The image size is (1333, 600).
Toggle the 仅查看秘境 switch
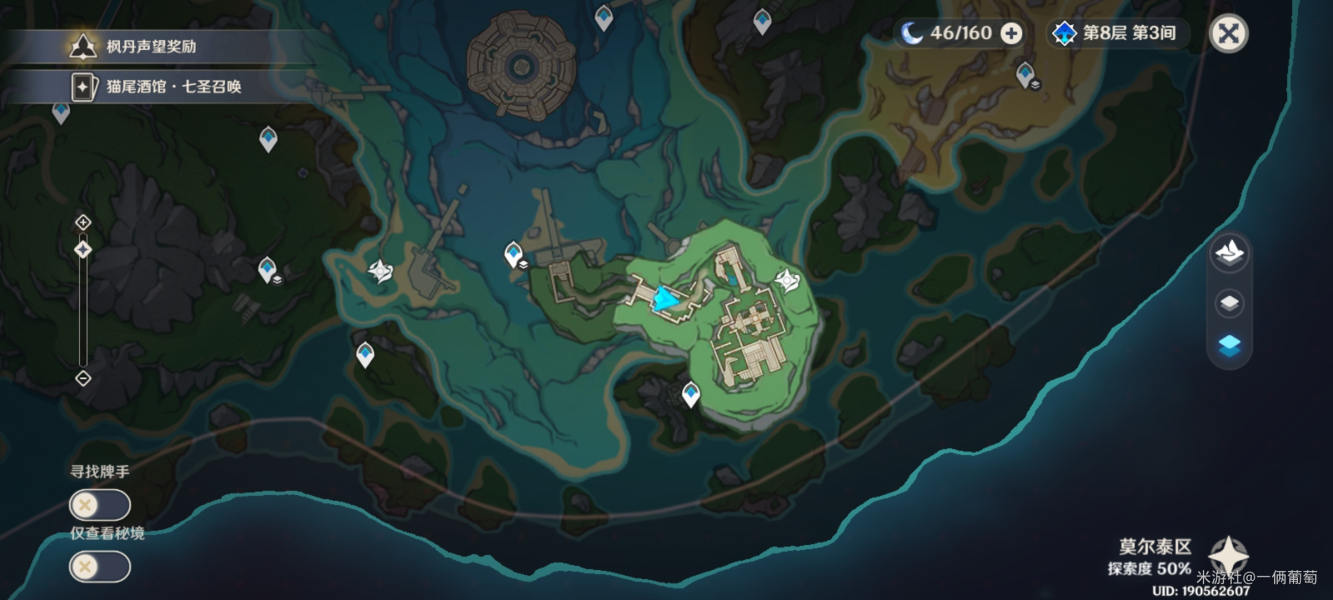click(99, 567)
